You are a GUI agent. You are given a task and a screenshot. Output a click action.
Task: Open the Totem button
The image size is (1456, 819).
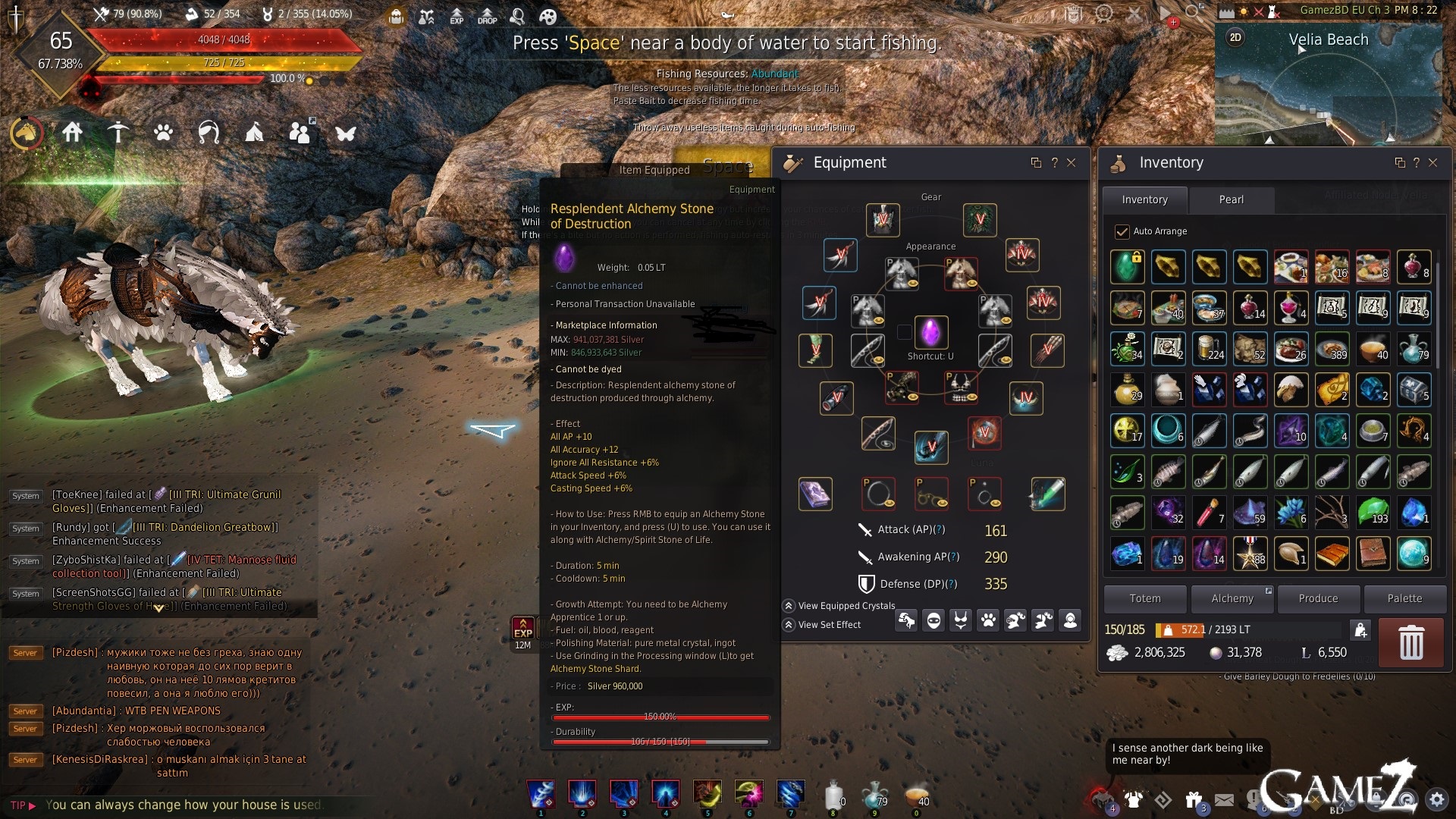pyautogui.click(x=1144, y=598)
